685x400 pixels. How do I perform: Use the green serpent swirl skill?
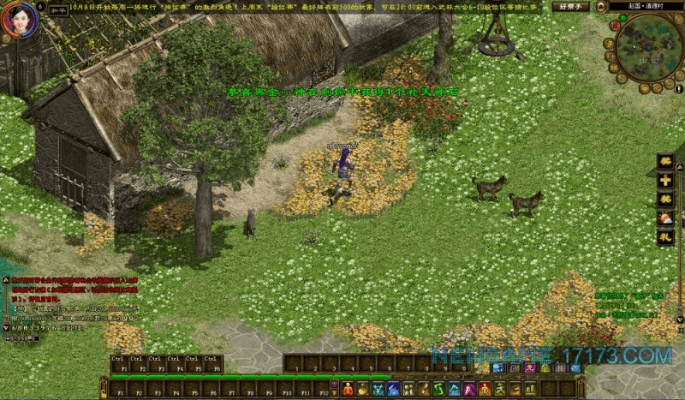point(439,389)
